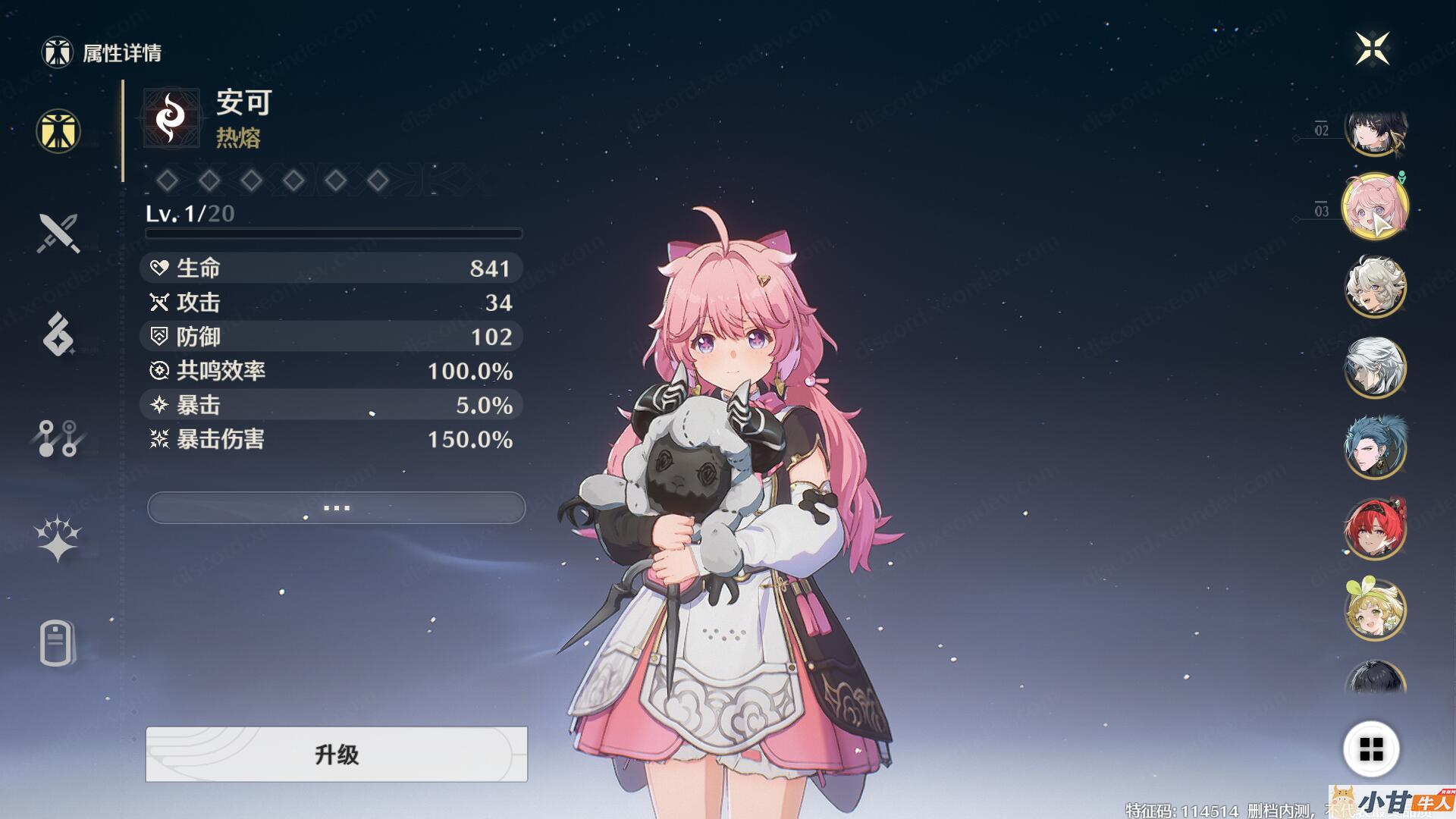Pick the silver-haired side-profile character portrait
Screen dimensions: 1456x819
tap(1376, 367)
